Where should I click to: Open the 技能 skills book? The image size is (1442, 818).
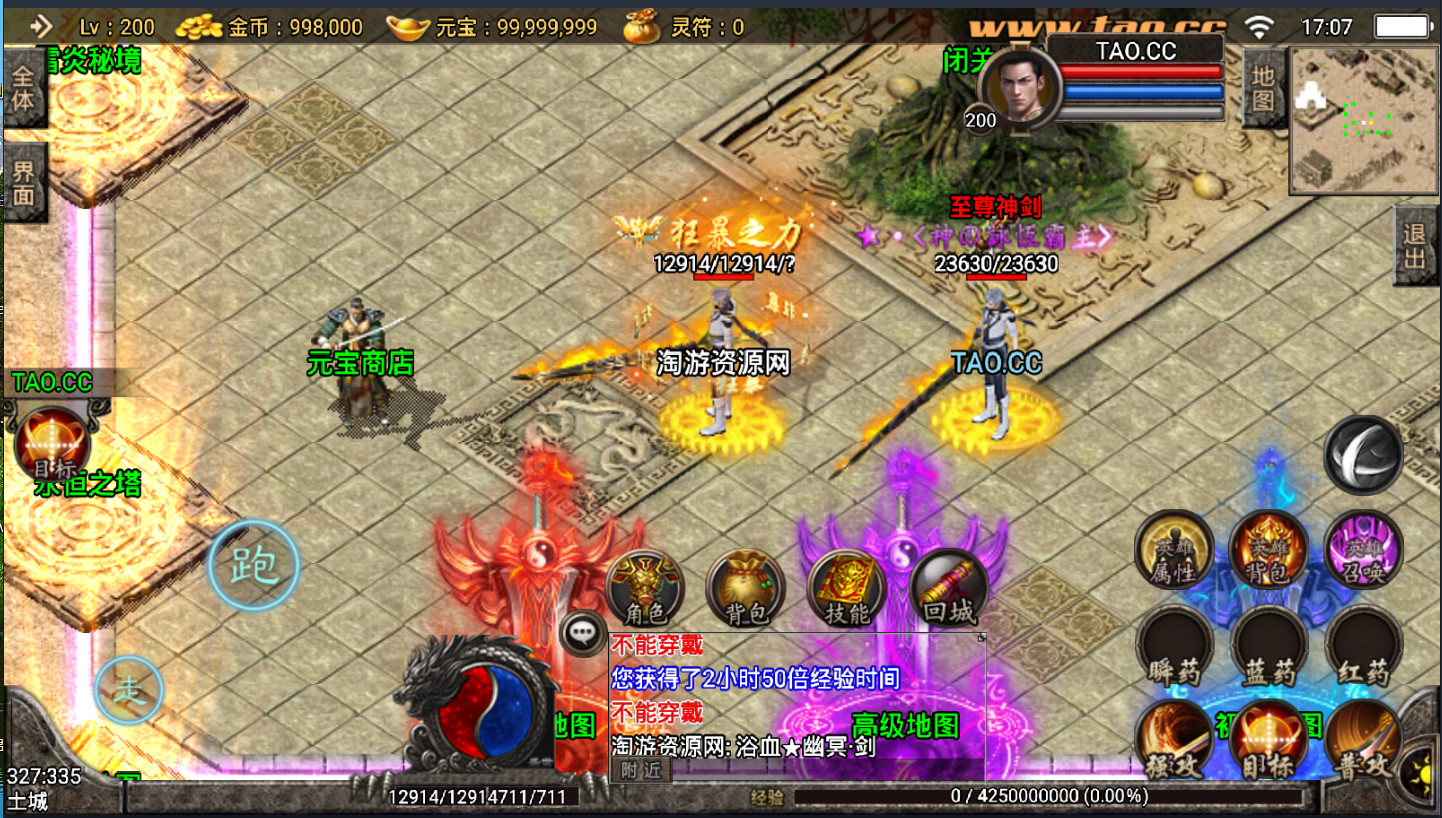(x=847, y=586)
